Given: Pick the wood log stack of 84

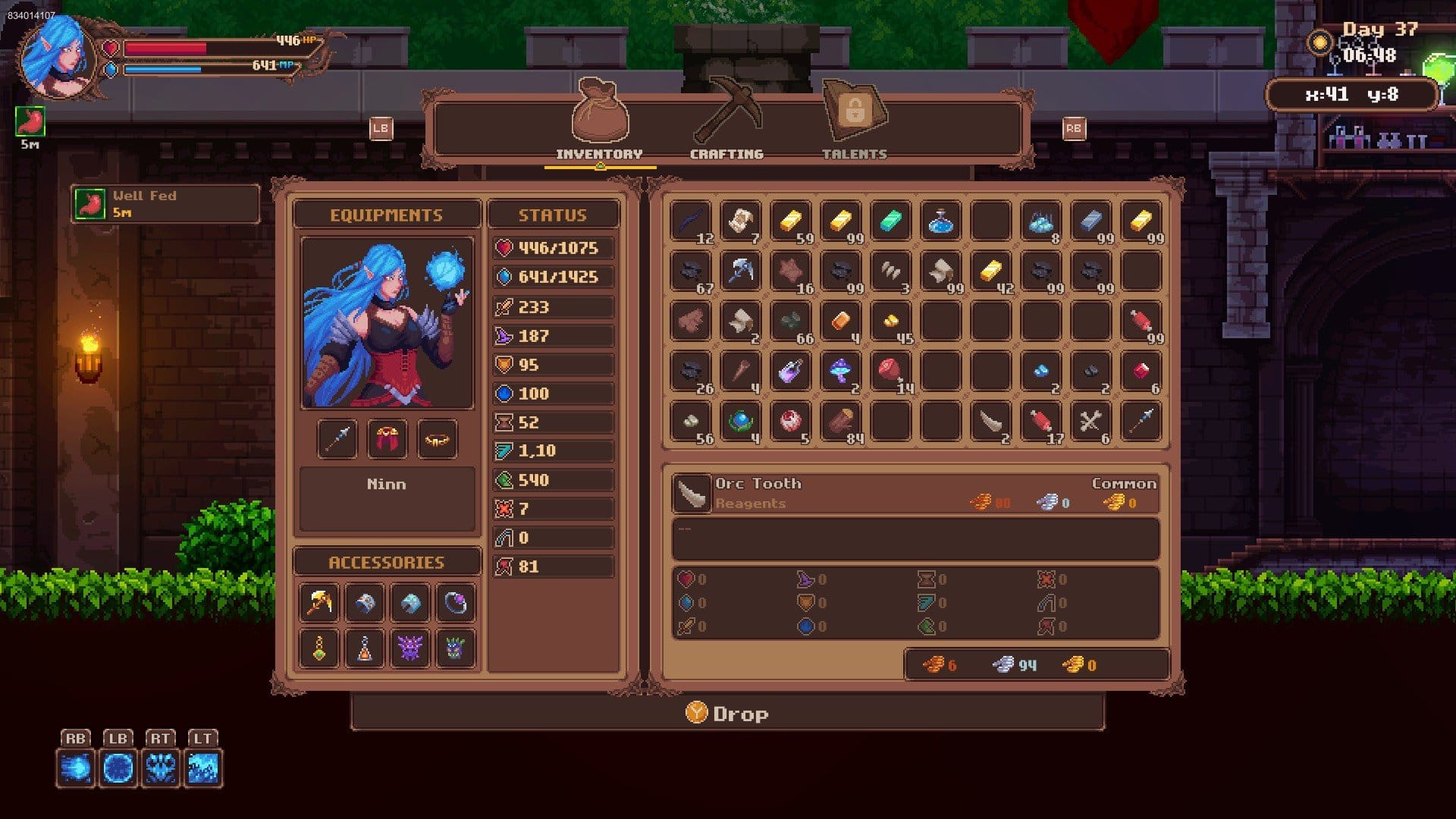Looking at the screenshot, I should pos(840,422).
